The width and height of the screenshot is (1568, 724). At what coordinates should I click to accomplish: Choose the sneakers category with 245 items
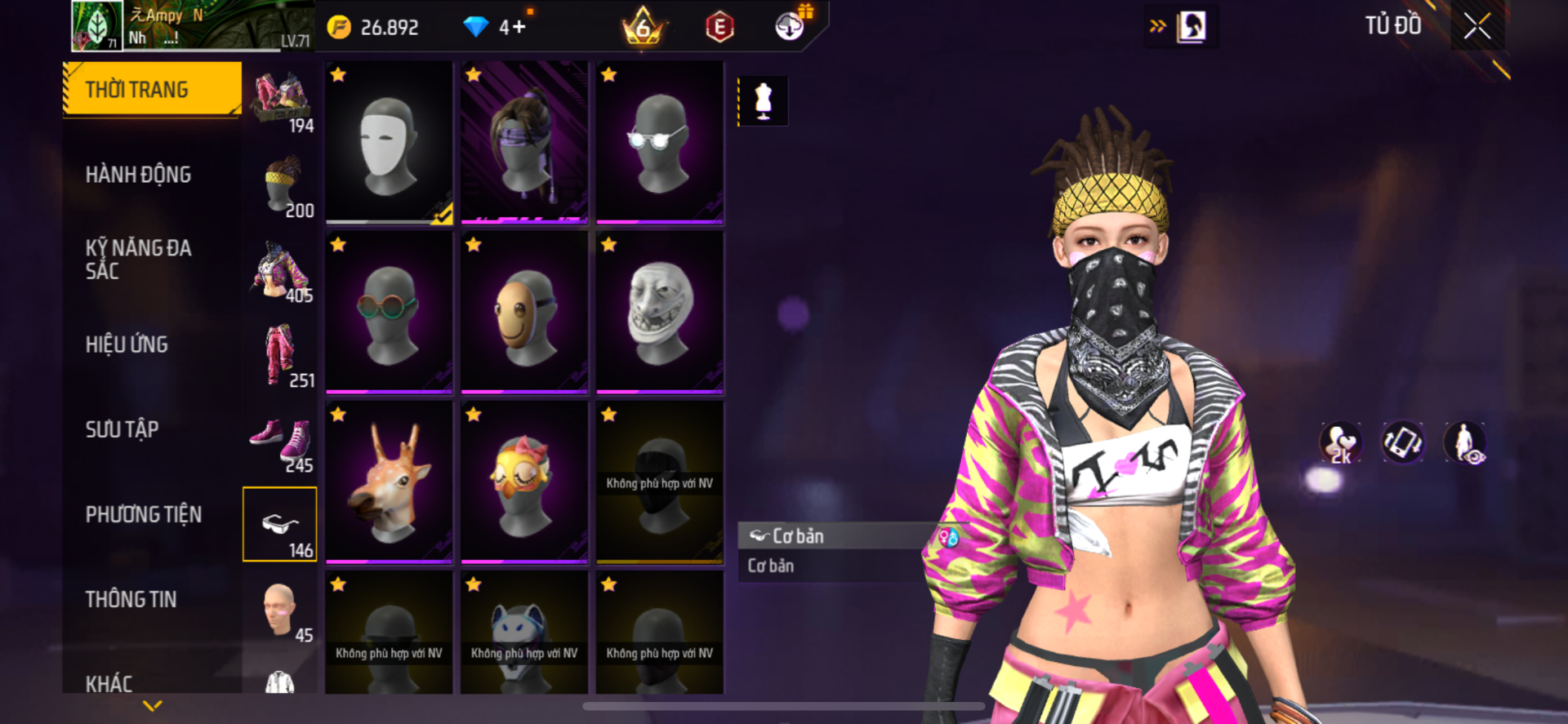[x=280, y=445]
